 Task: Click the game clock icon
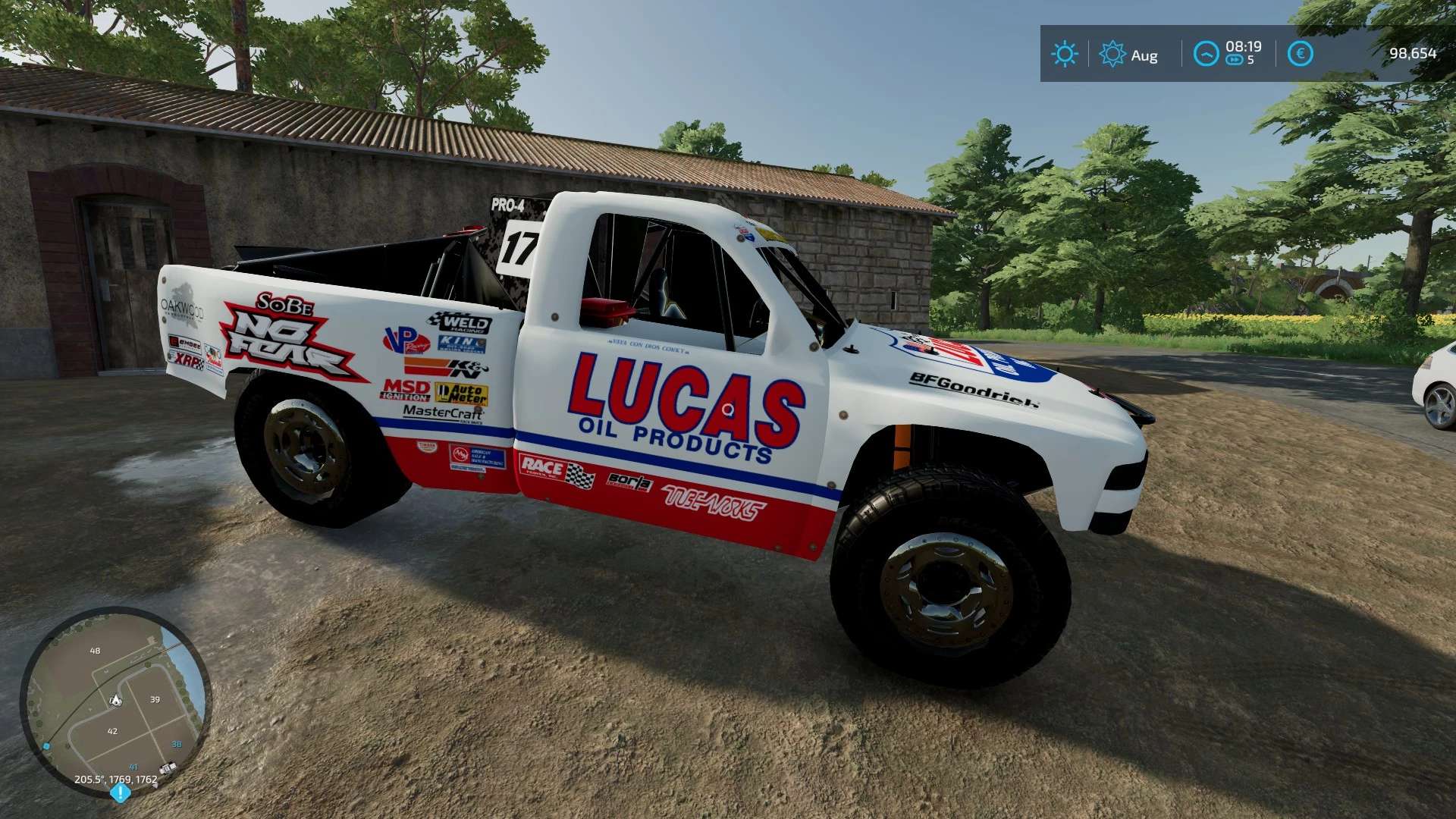pyautogui.click(x=1206, y=54)
